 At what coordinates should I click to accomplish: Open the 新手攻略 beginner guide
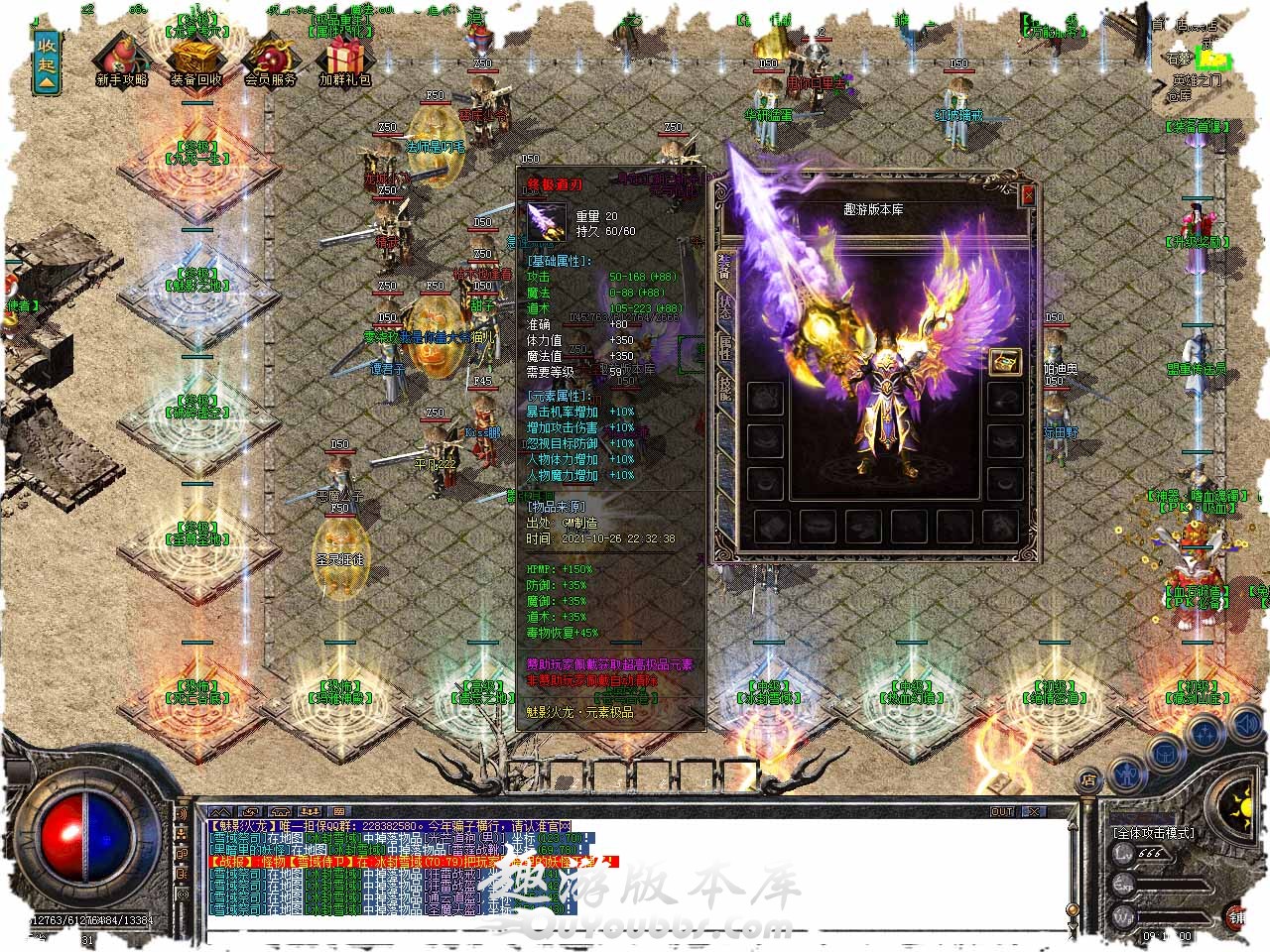coord(121,59)
